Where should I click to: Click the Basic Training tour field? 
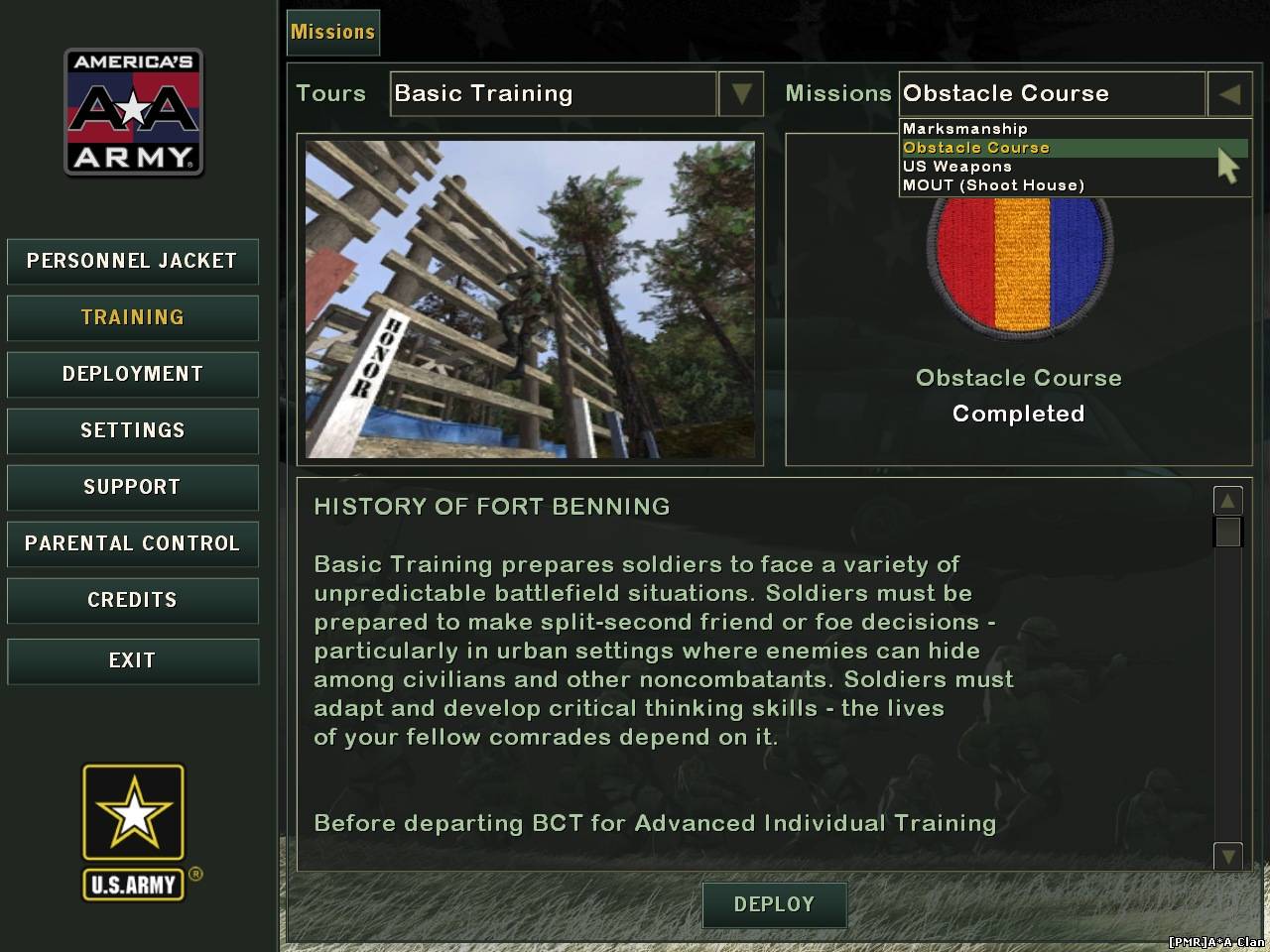[553, 94]
